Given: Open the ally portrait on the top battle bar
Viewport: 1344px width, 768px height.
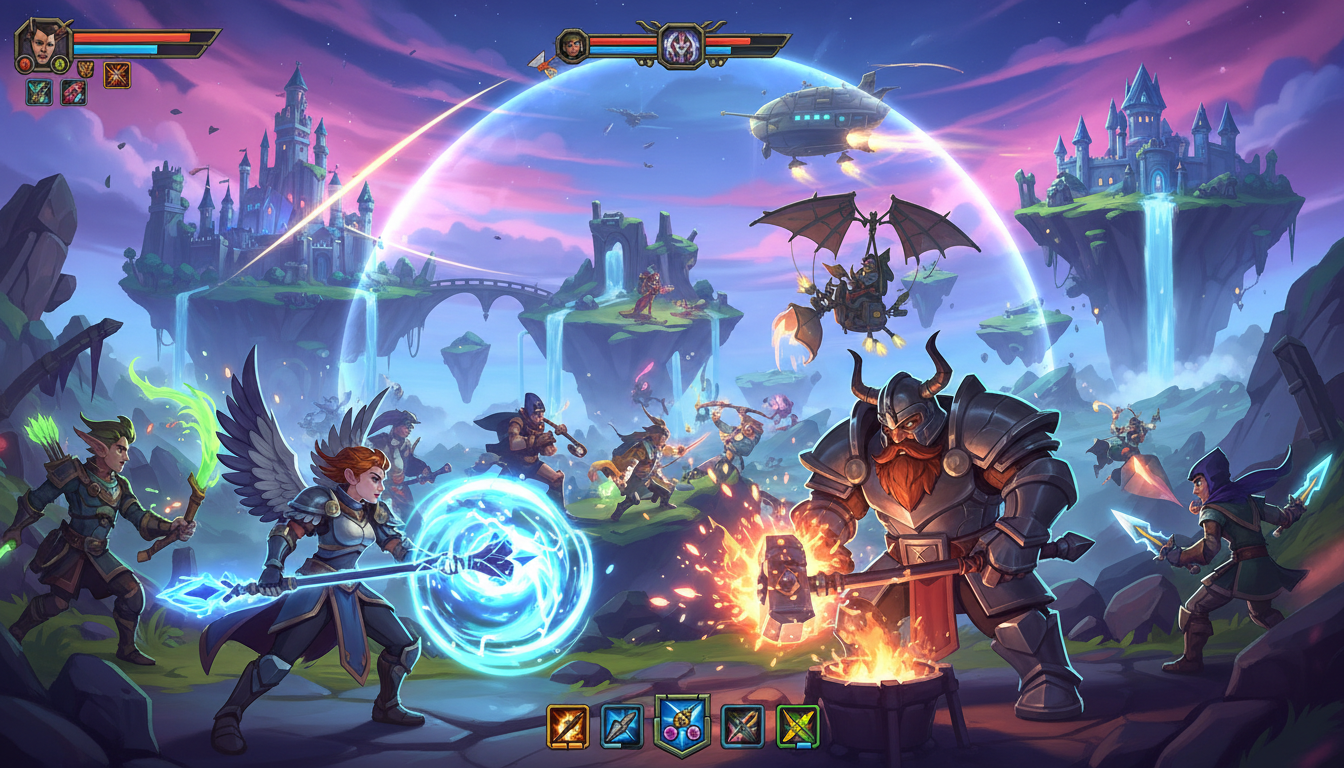Looking at the screenshot, I should tap(572, 41).
